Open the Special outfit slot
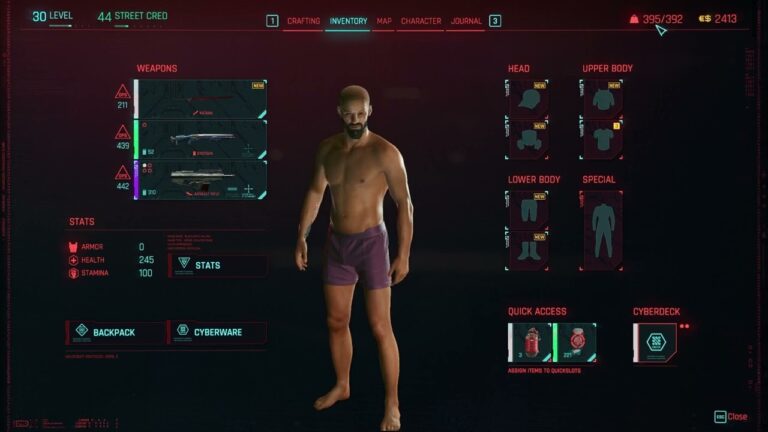 (x=601, y=230)
